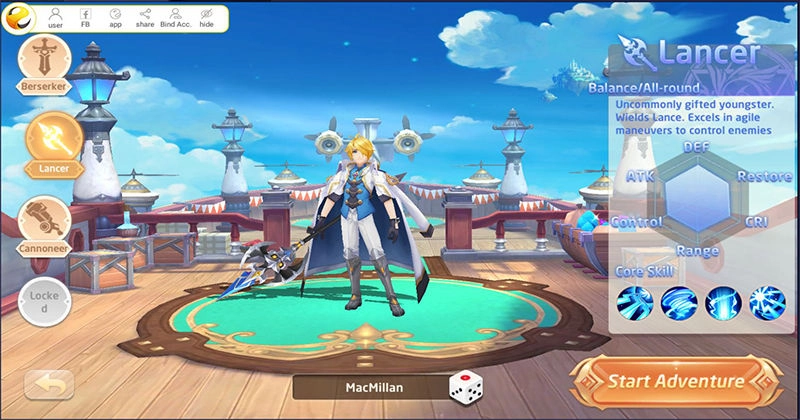Click the yellow swirl launcher logo
This screenshot has height=420, width=800.
(22, 16)
